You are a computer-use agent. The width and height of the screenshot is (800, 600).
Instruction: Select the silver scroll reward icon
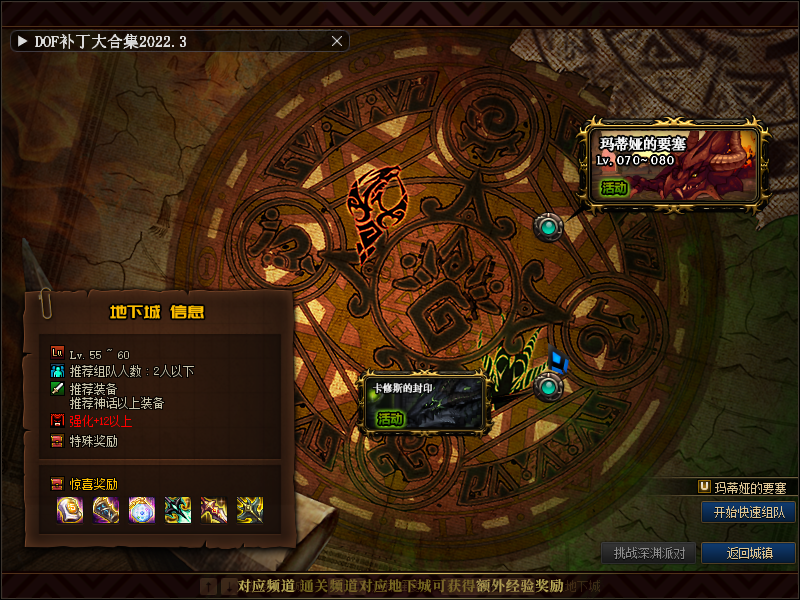[70, 509]
